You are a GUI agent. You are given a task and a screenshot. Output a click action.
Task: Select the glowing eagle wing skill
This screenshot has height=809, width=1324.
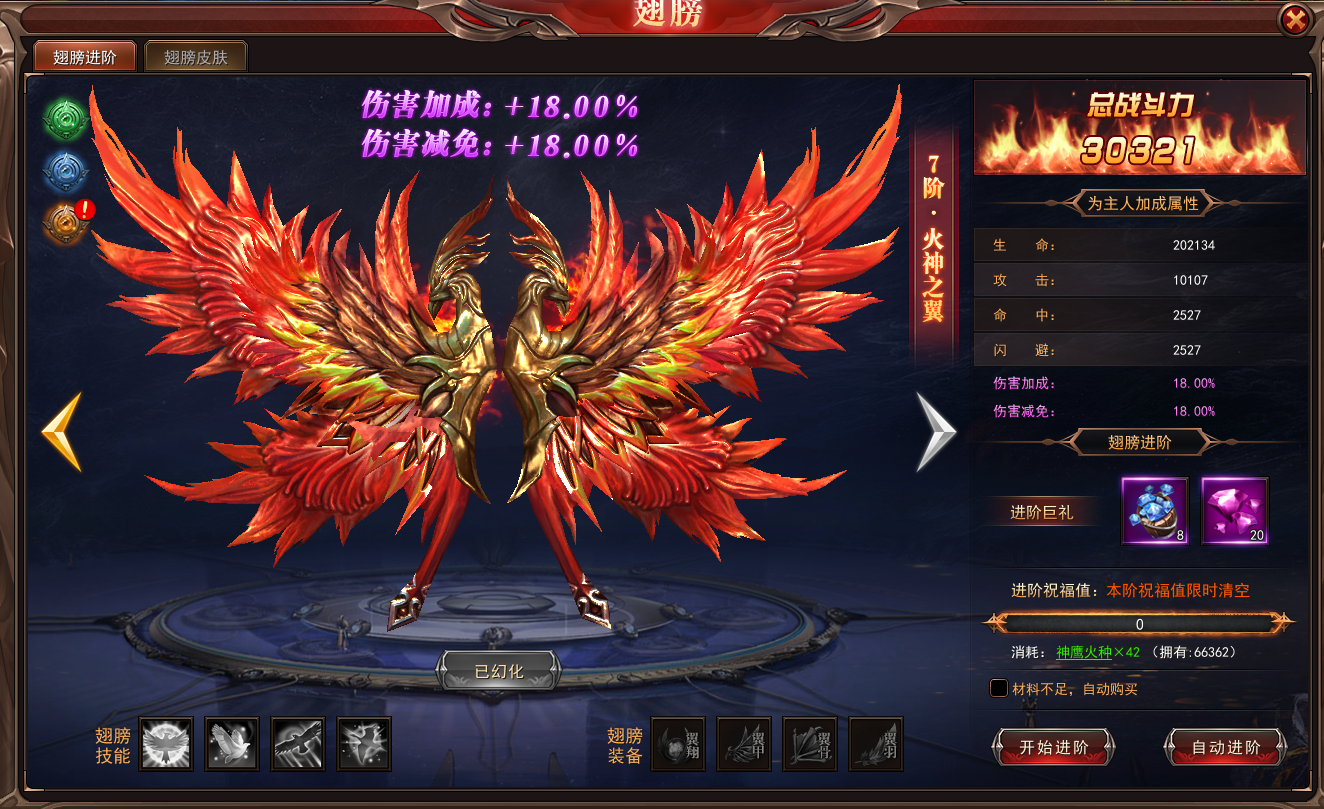coord(166,743)
